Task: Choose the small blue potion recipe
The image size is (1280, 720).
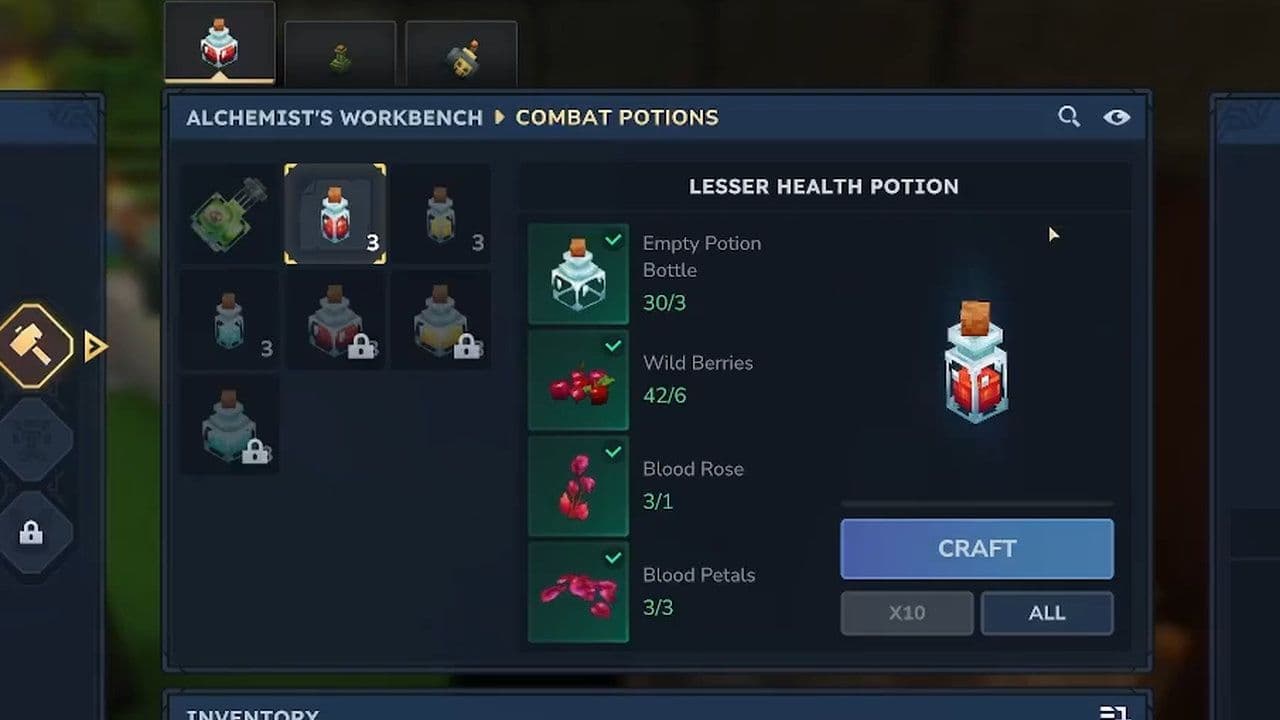Action: tap(230, 320)
